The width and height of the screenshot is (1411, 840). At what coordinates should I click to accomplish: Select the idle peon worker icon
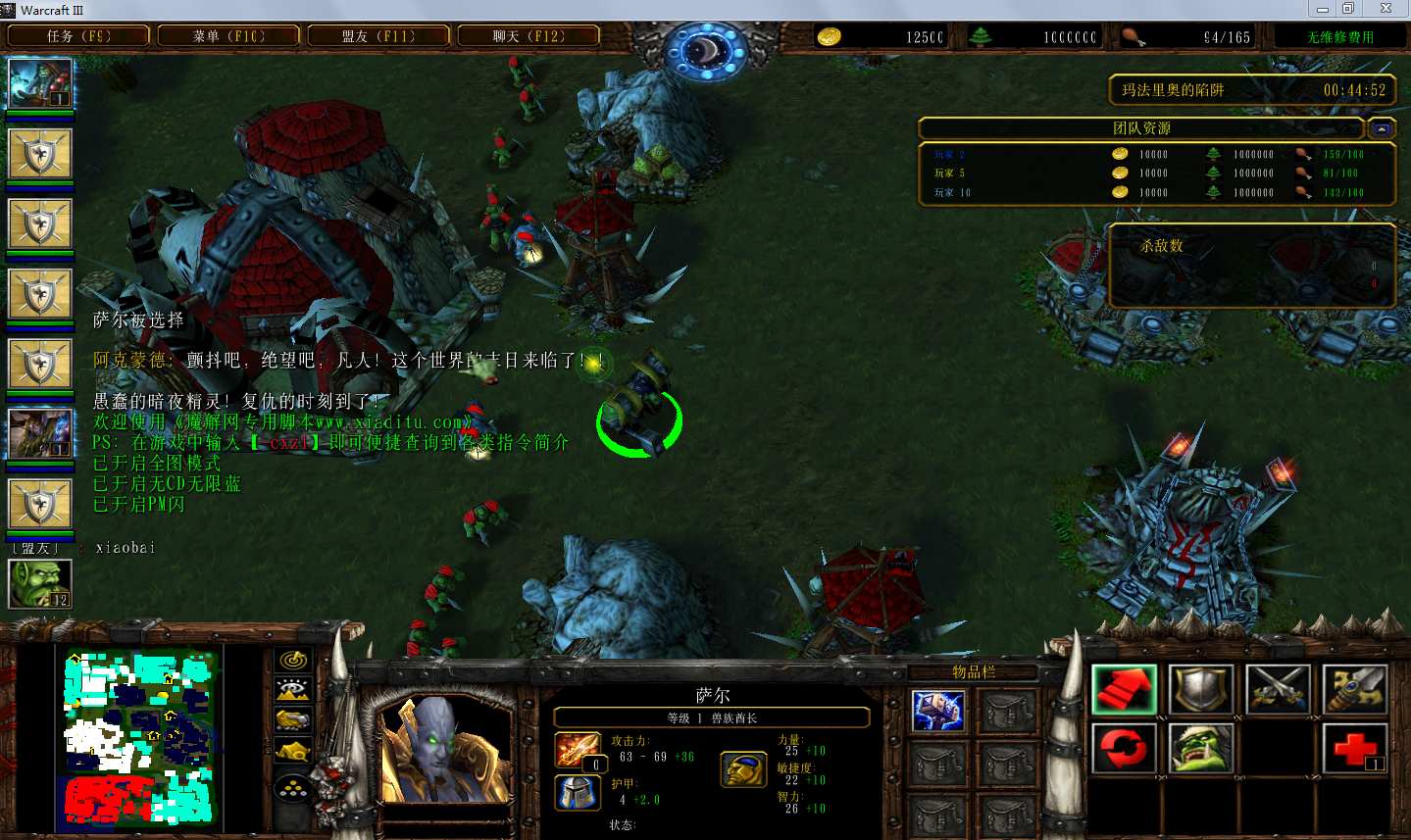[x=39, y=584]
